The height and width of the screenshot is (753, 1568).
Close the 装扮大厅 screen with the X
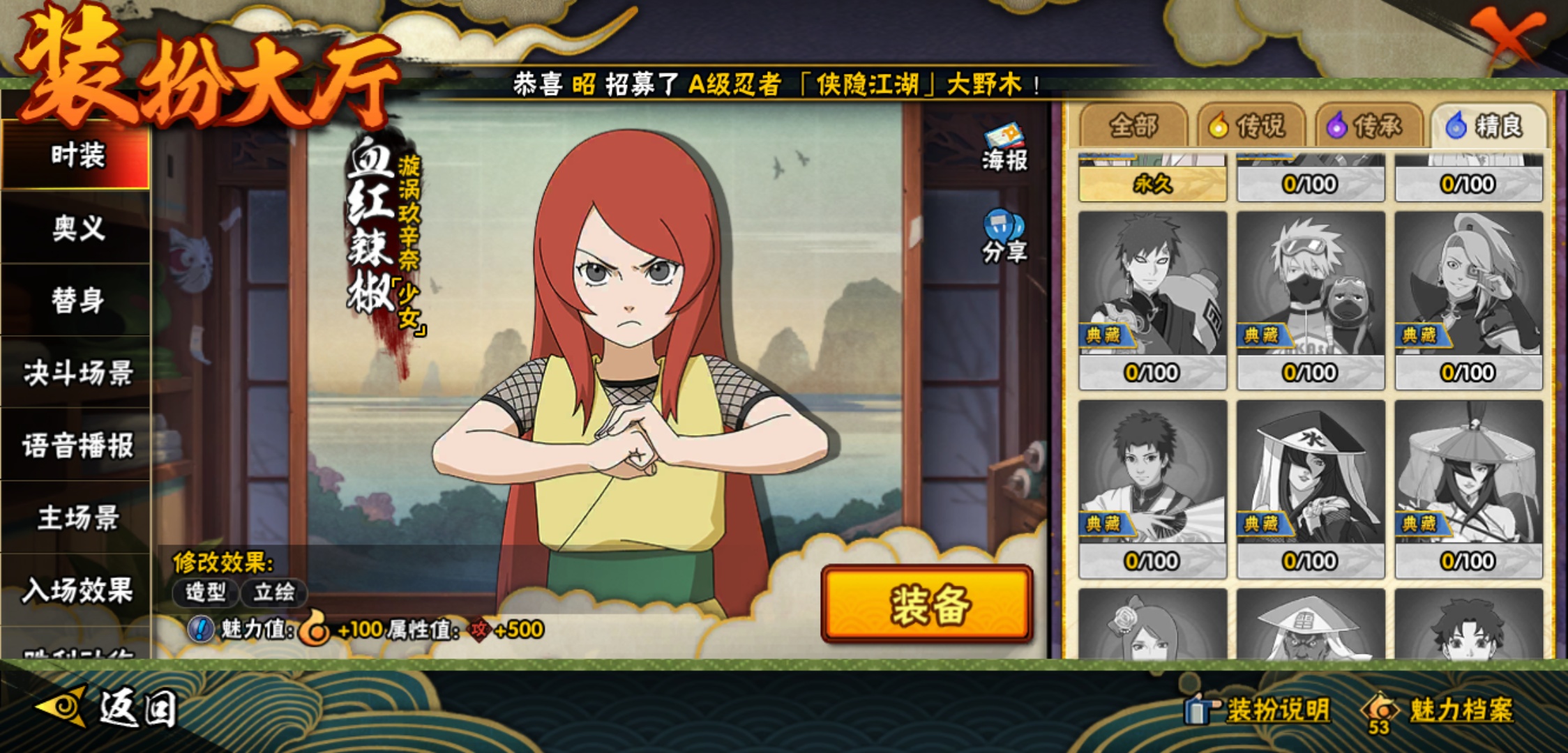coord(1507,33)
